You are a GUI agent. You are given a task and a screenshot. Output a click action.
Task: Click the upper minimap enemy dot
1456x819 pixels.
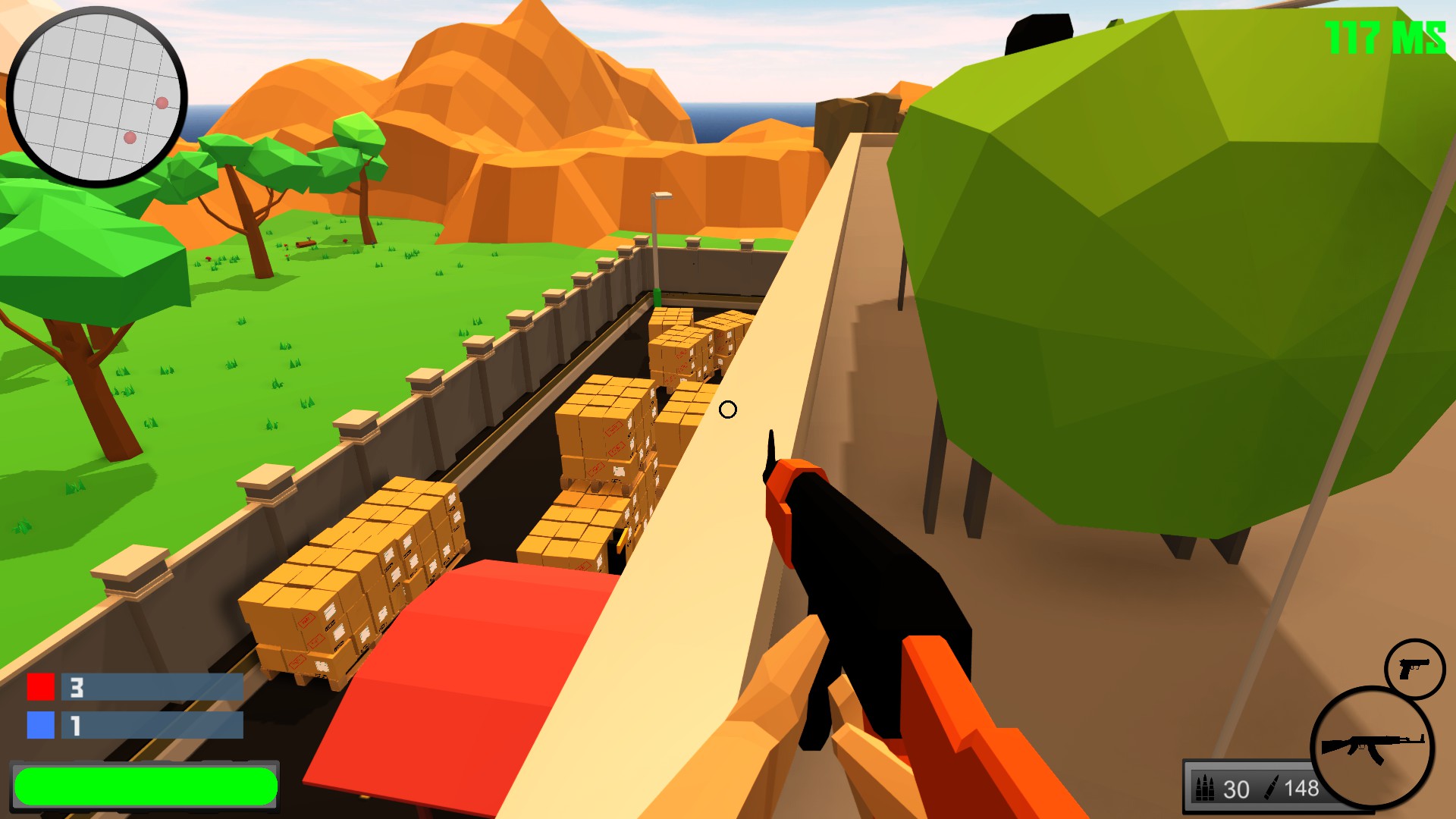click(x=162, y=103)
